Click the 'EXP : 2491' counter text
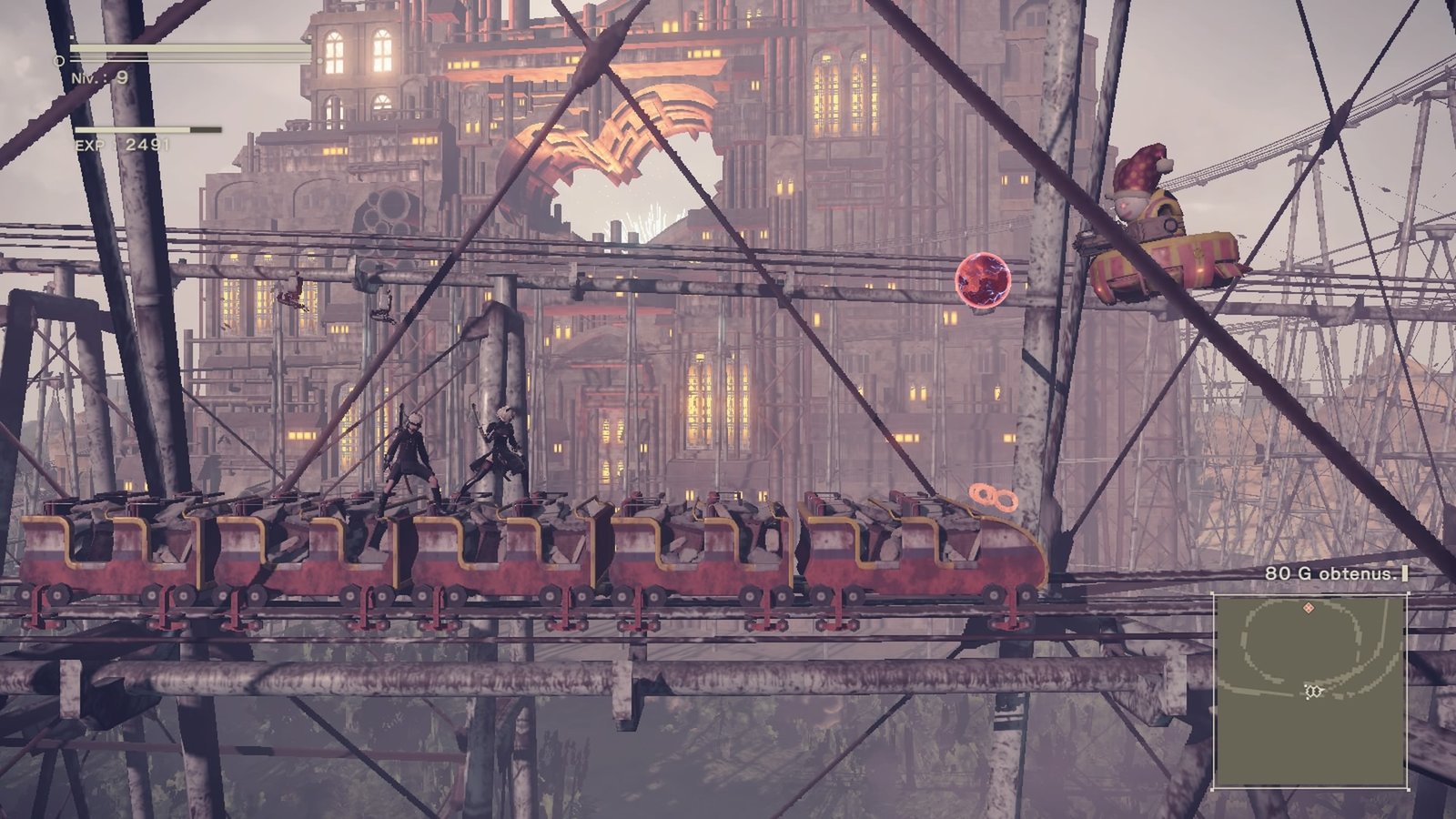This screenshot has width=1456, height=819. [x=122, y=143]
